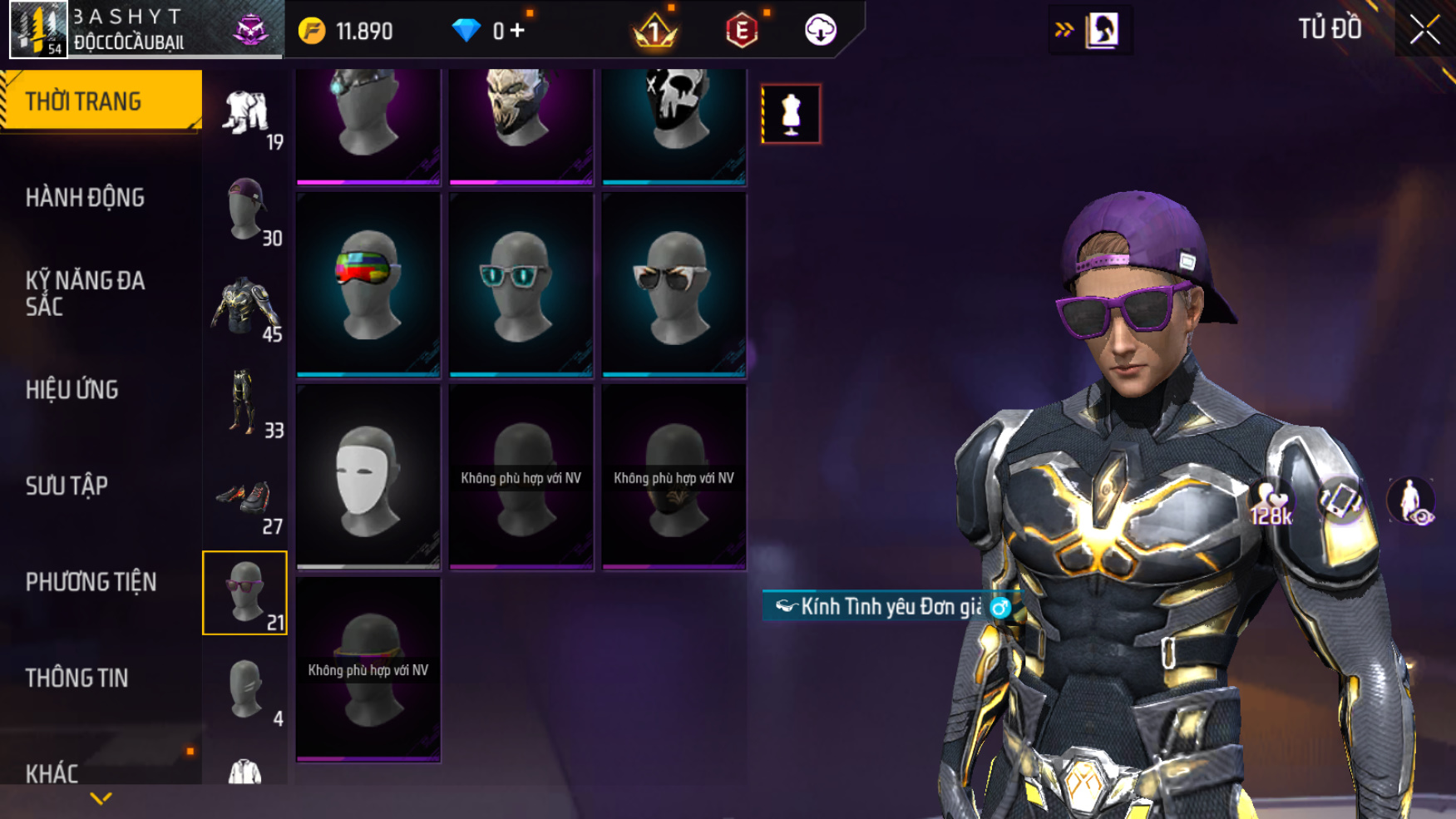Choose the PHƯƠNG TIỆN category
The image size is (1456, 819).
91,582
